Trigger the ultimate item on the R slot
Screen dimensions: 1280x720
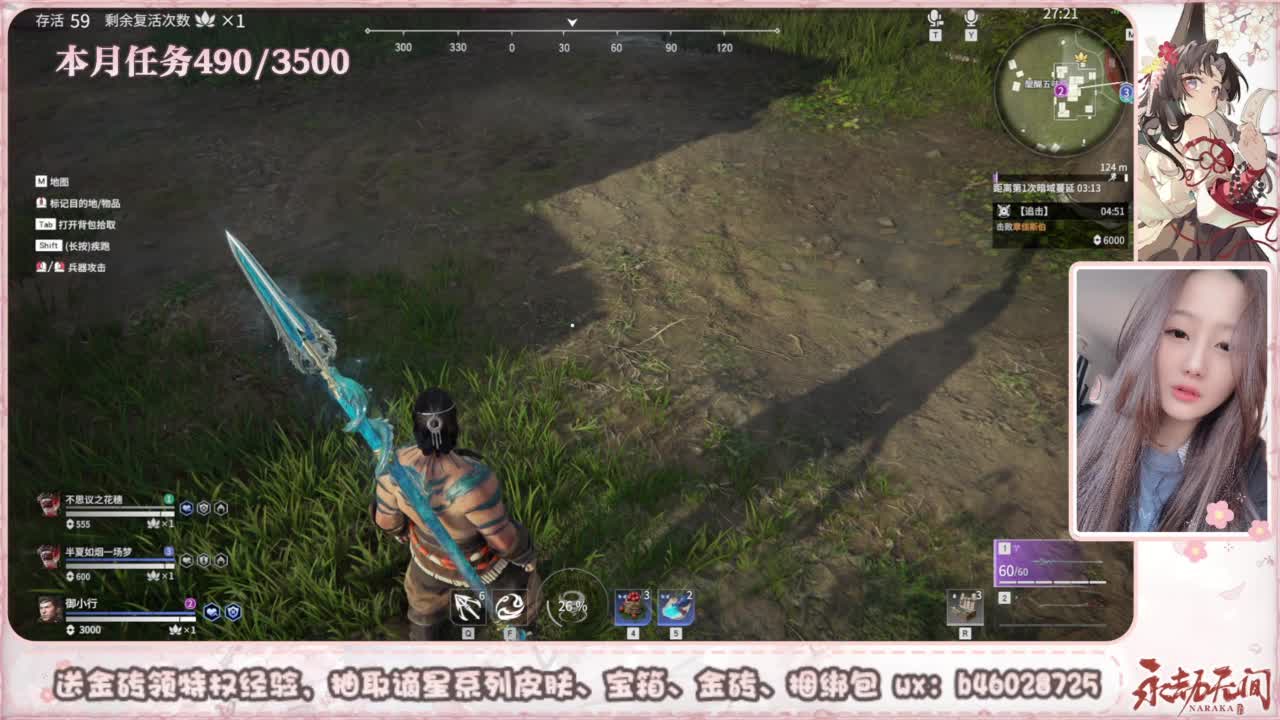[x=965, y=607]
